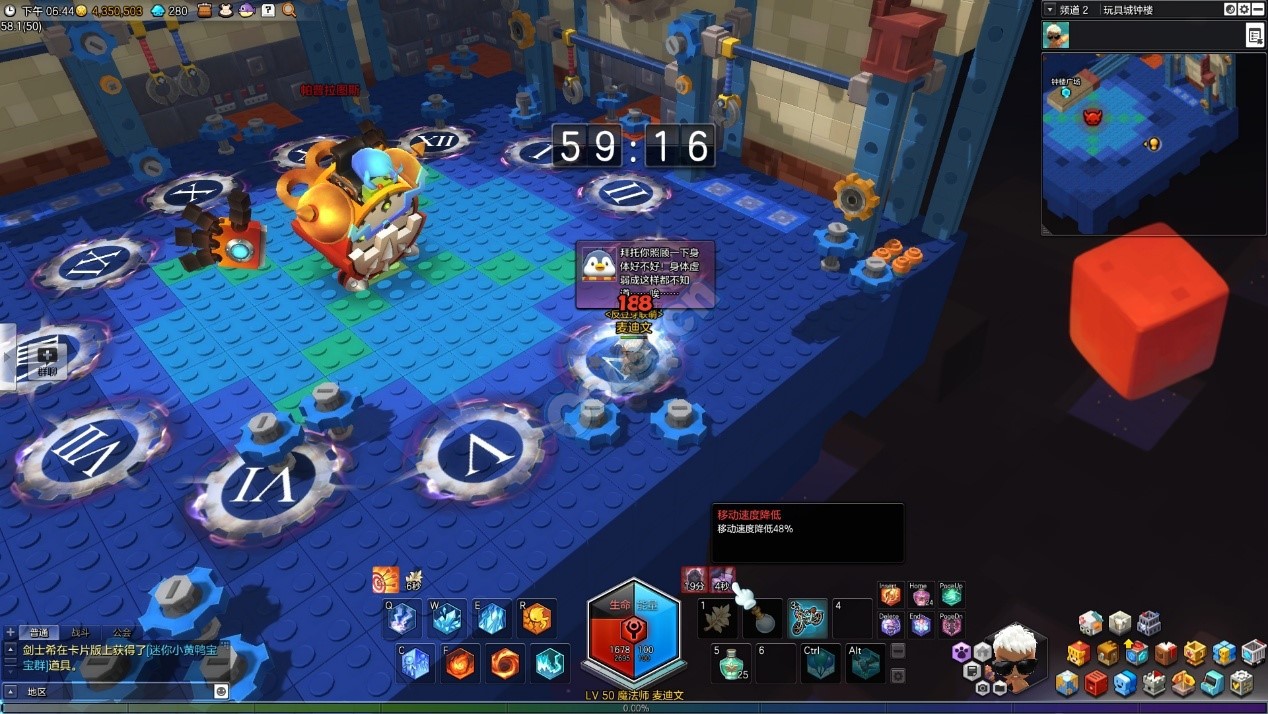Image resolution: width=1268 pixels, height=714 pixels.
Task: Cast the R fire skill
Action: (x=536, y=619)
